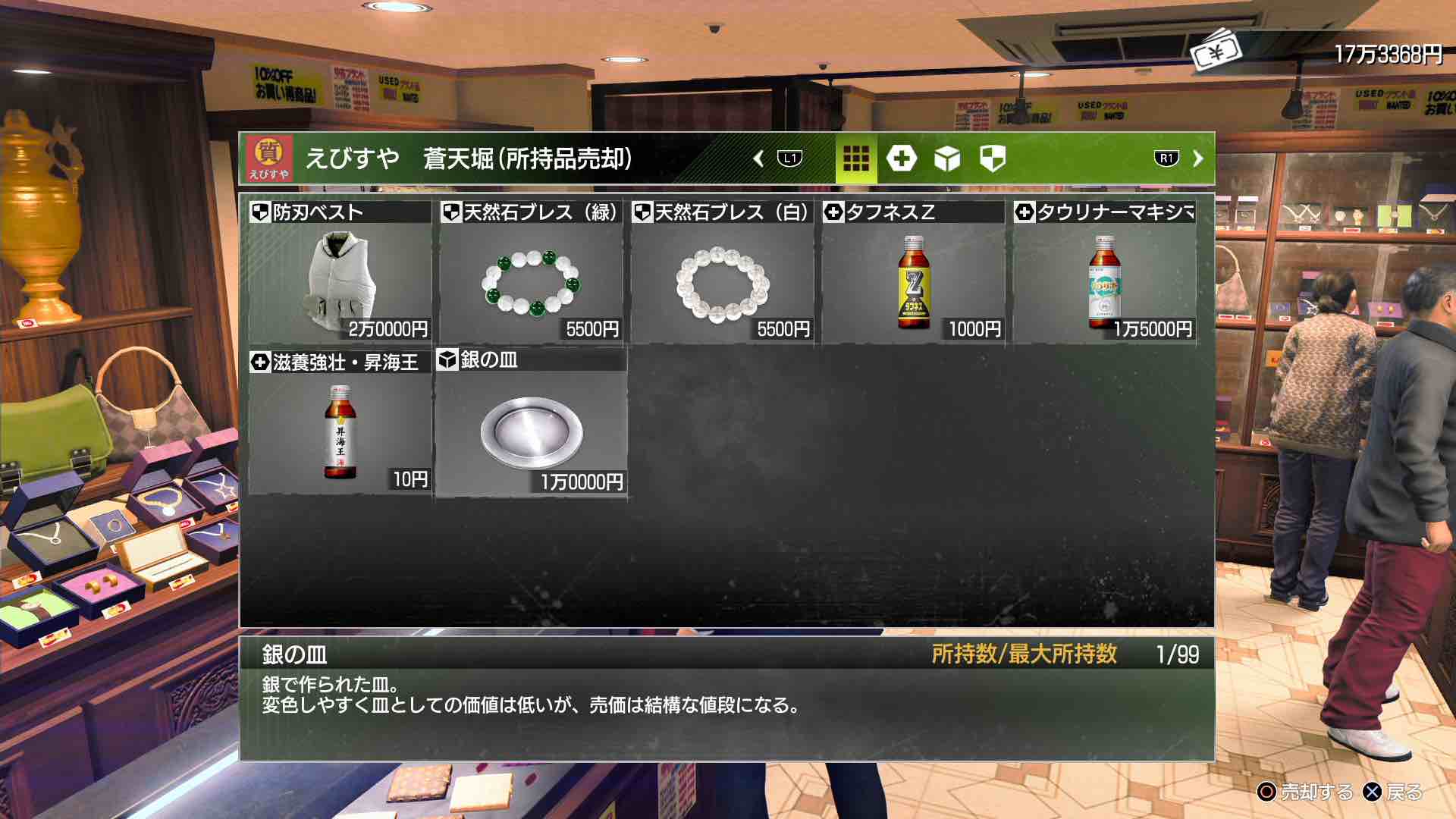1456x819 pixels.
Task: Click the shield icon on 防刃ベスト label
Action: 262,215
